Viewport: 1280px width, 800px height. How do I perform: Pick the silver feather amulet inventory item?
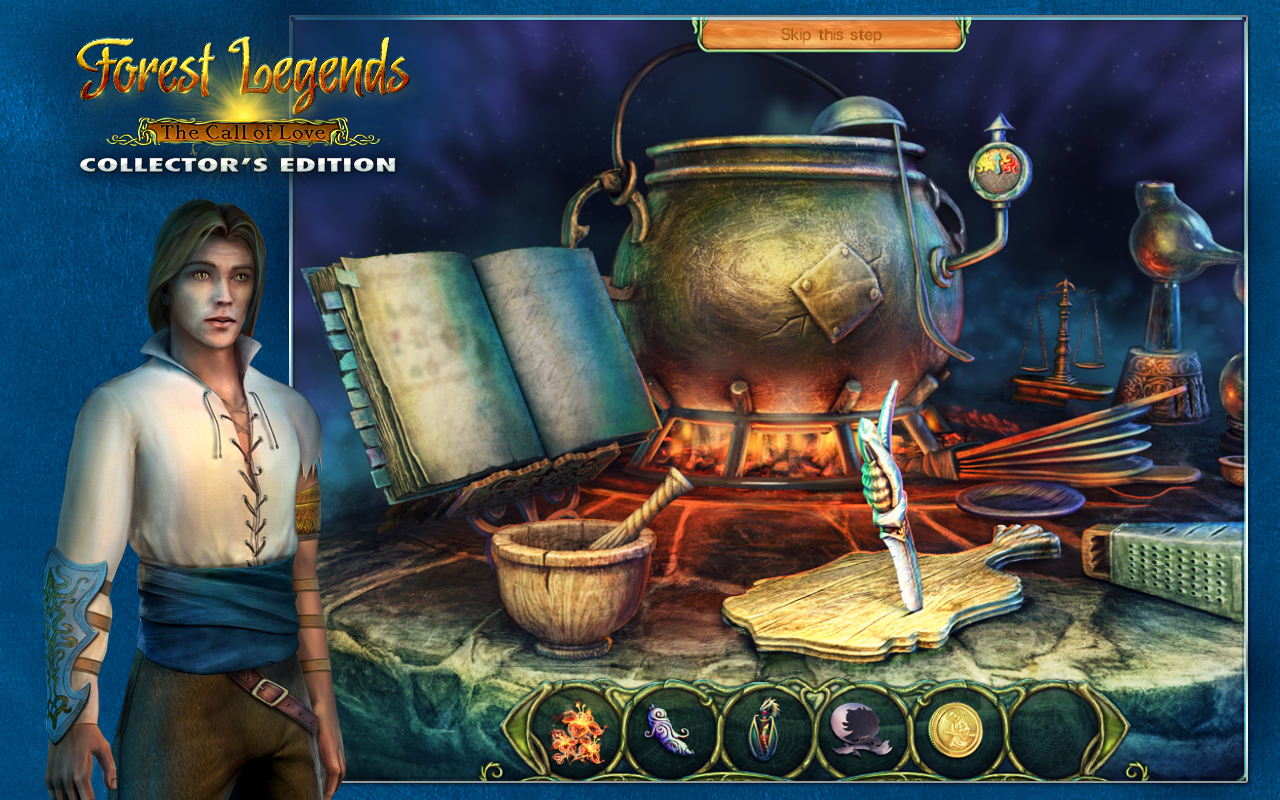coord(665,732)
